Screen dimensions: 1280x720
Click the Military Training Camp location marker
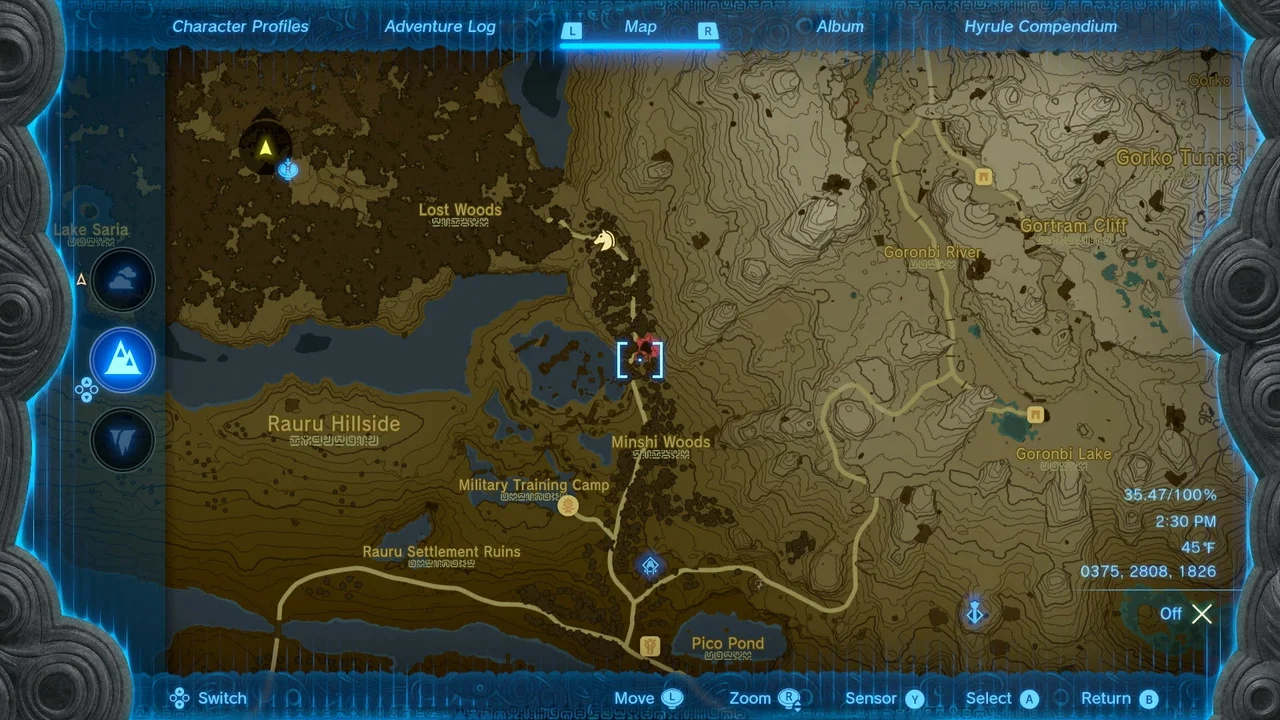pyautogui.click(x=568, y=507)
